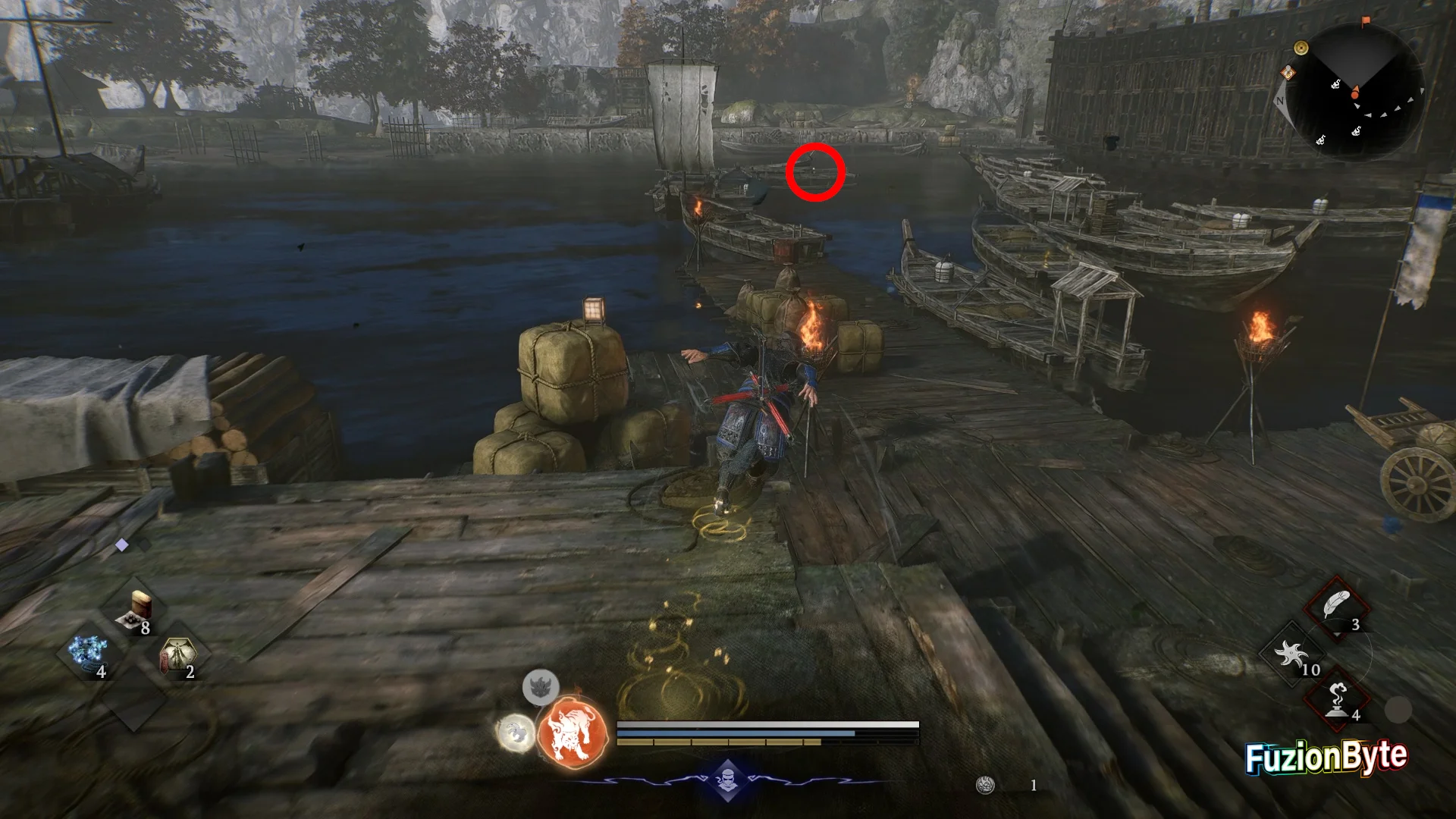
Task: Activate the feather ninjutsu slot
Action: tap(1337, 608)
